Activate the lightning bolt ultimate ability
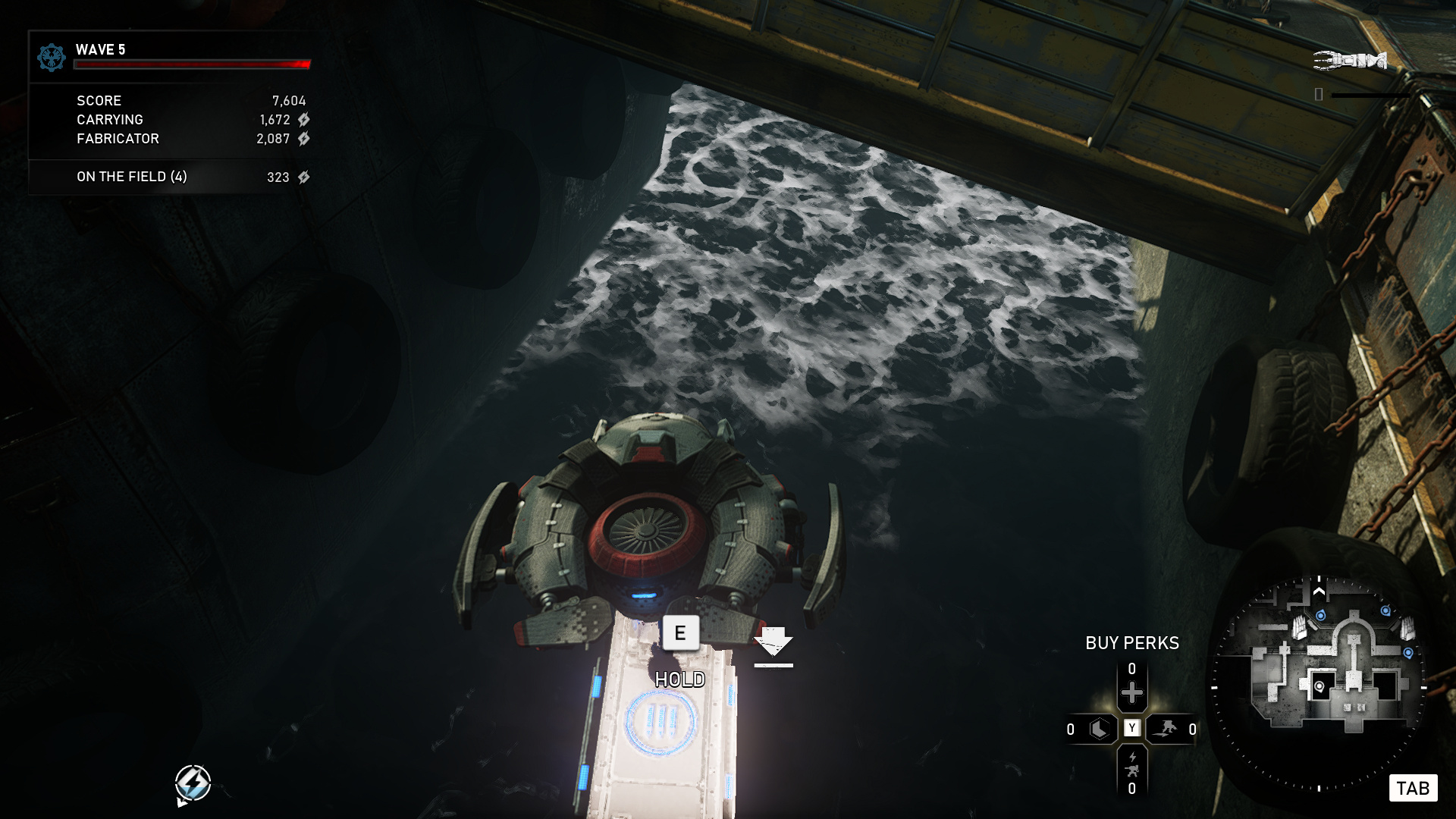 193,783
